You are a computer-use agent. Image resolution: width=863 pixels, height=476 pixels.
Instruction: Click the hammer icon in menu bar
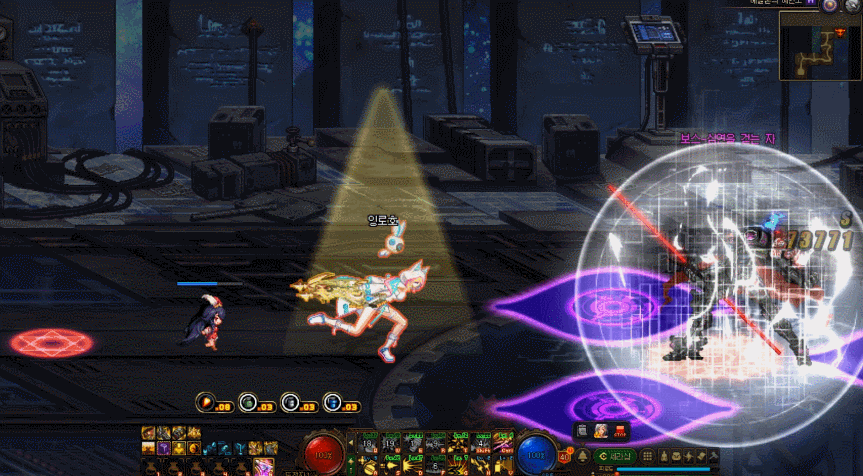coord(714,456)
